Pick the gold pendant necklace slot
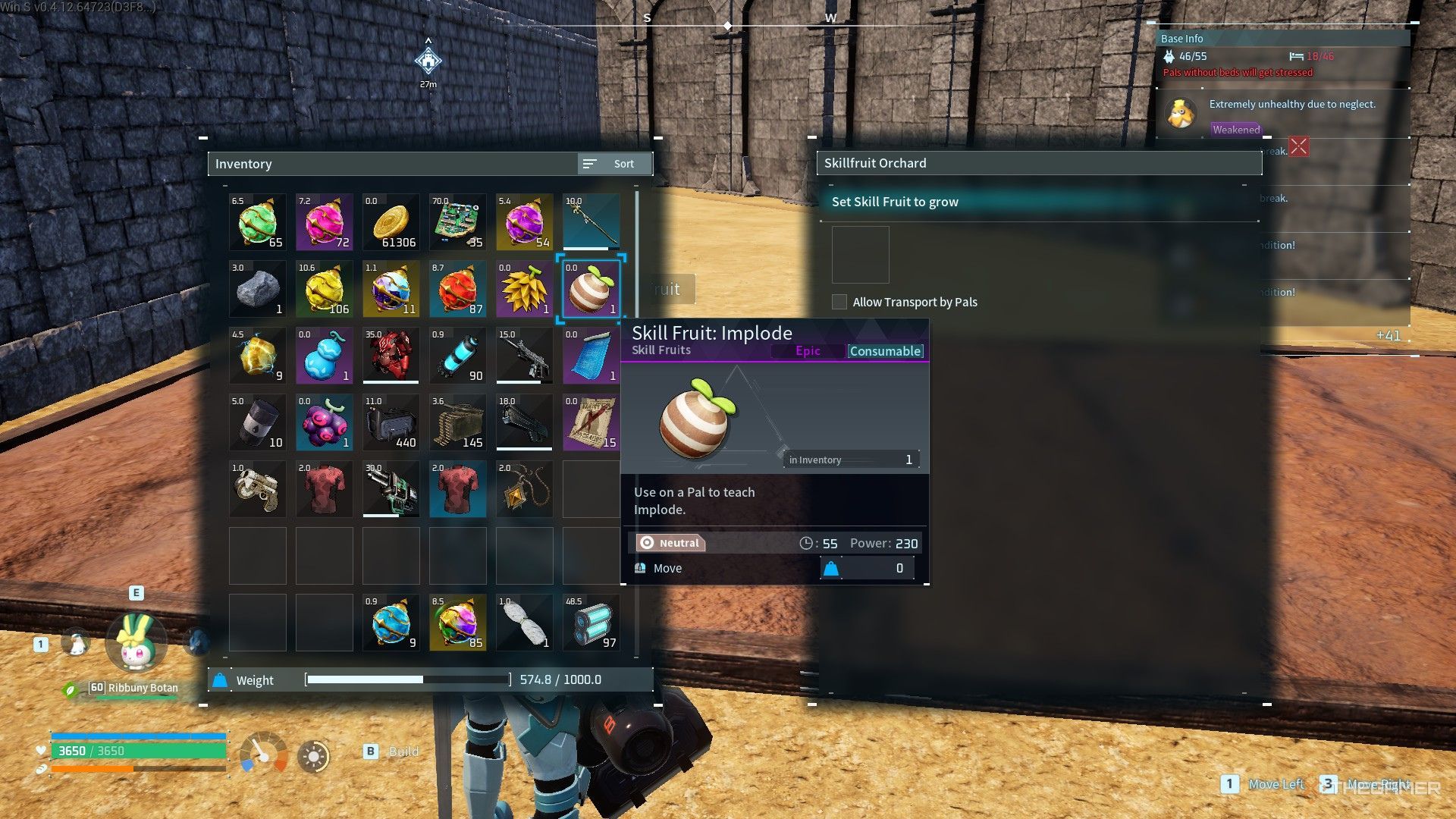 pos(524,489)
